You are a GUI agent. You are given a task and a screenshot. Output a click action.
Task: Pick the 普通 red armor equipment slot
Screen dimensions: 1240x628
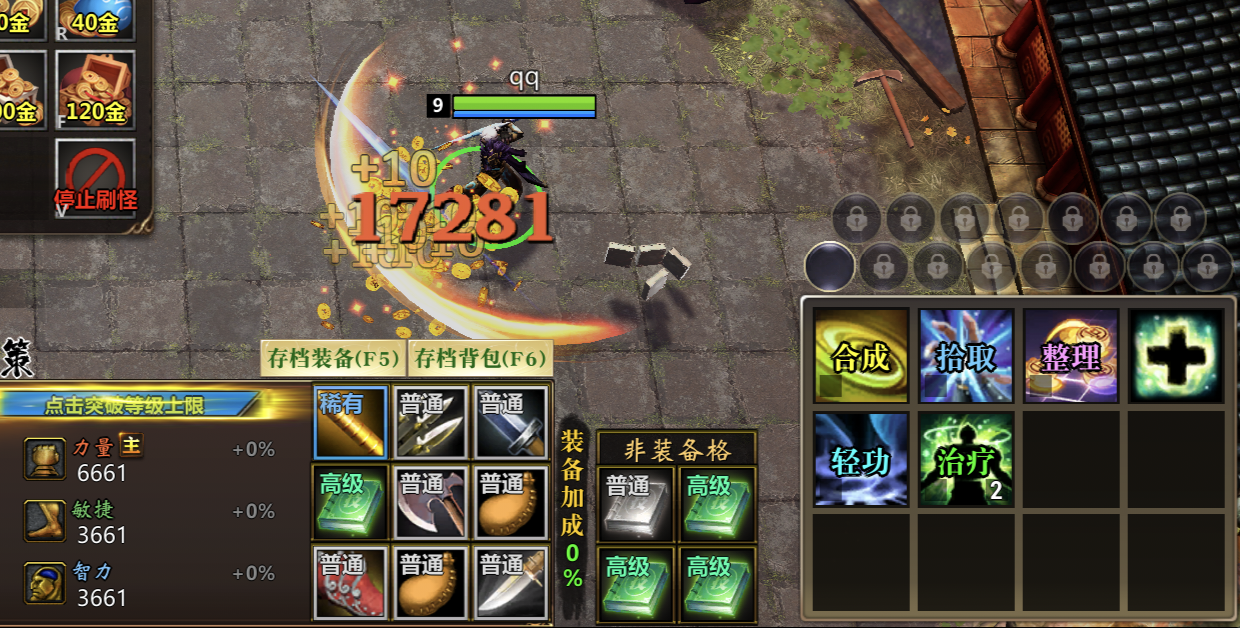click(350, 583)
